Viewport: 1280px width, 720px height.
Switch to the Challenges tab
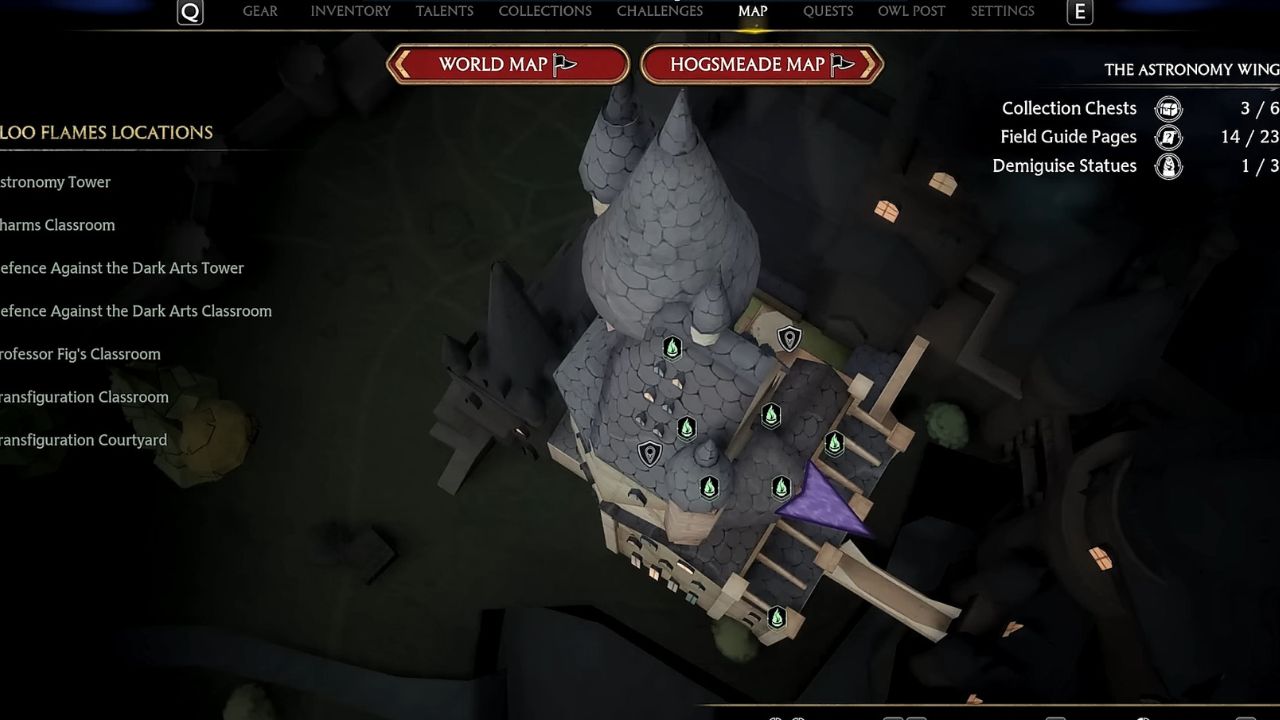pos(659,11)
